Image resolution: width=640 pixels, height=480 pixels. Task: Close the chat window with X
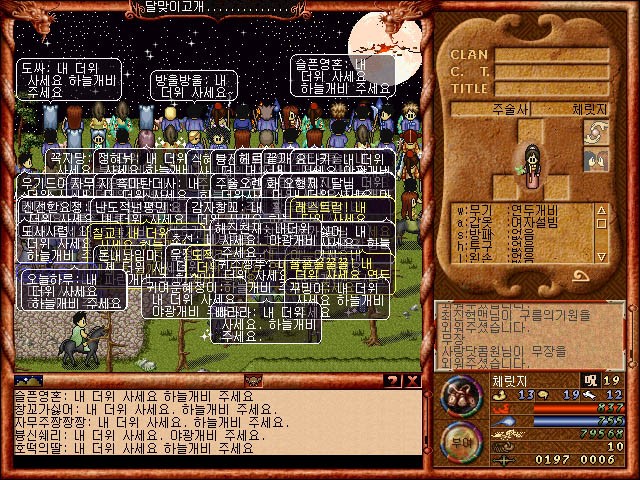click(x=411, y=380)
